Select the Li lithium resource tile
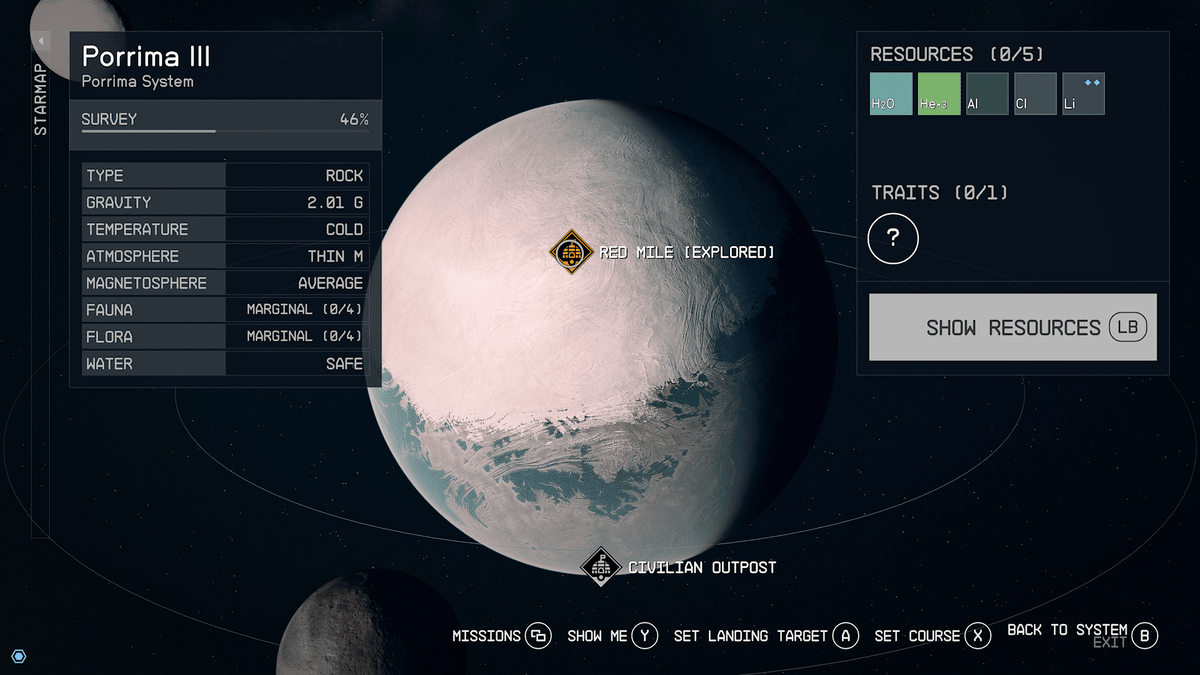1200x675 pixels. point(1083,94)
